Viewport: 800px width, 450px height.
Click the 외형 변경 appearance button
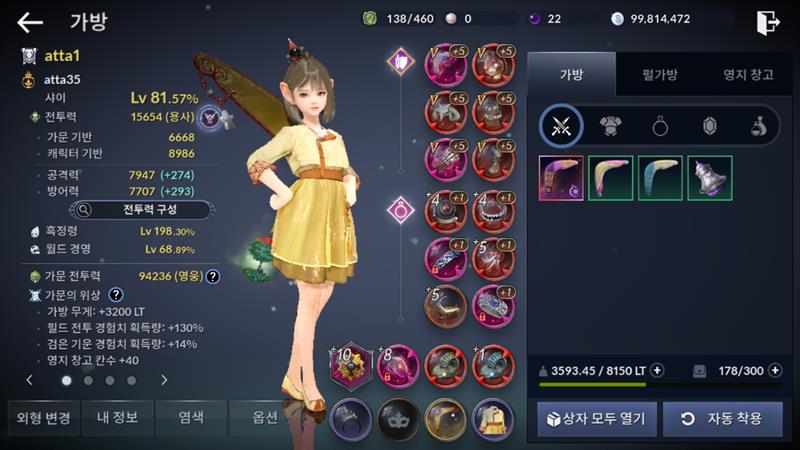pyautogui.click(x=40, y=418)
